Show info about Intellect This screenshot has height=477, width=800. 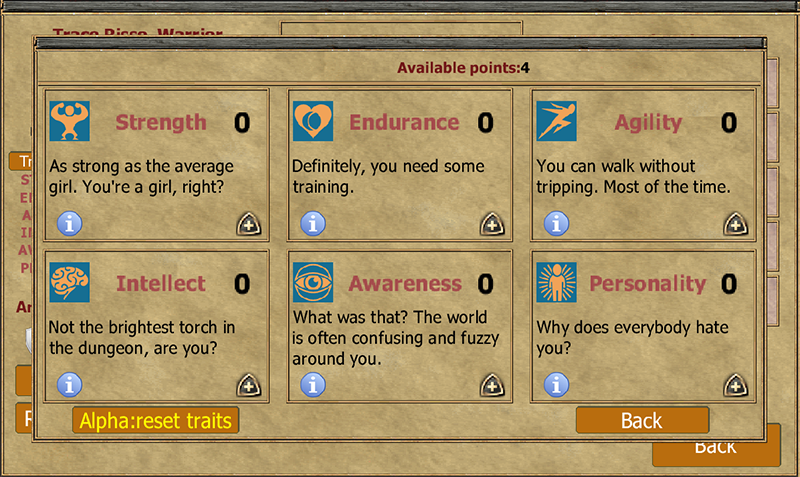coord(69,384)
